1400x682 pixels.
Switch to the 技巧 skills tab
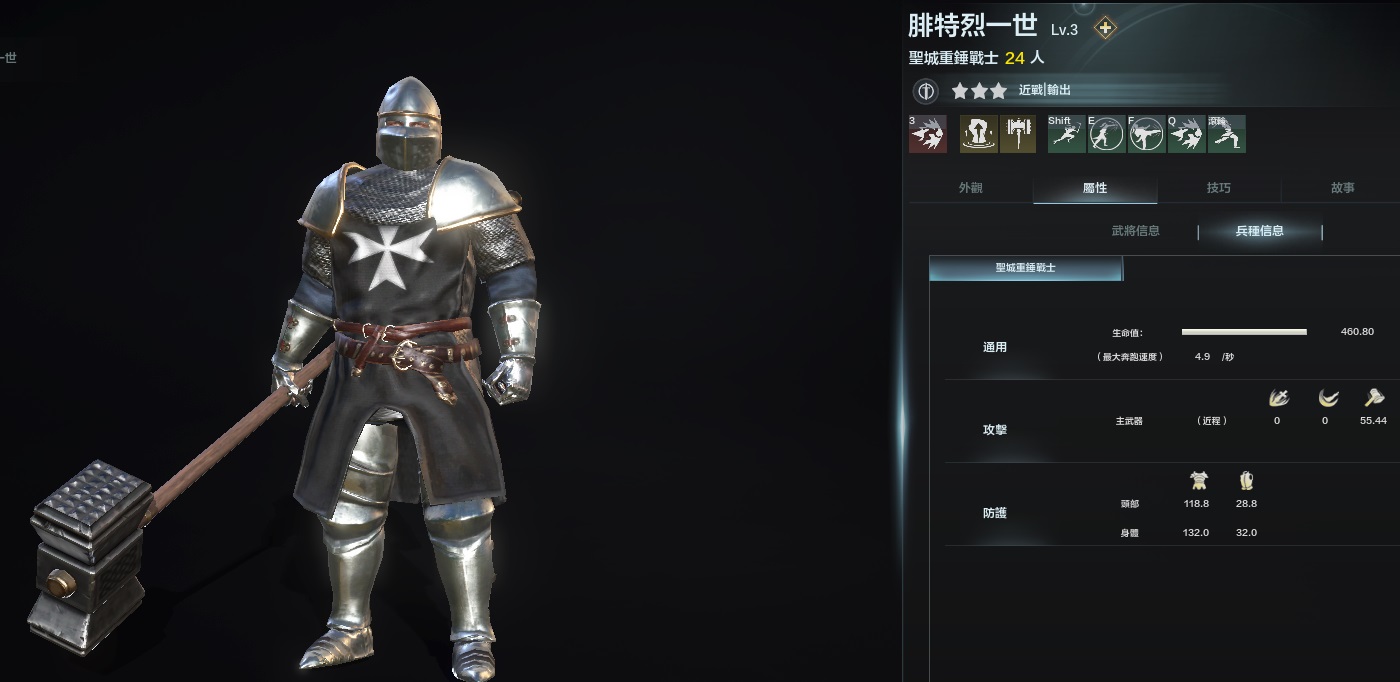click(x=1218, y=188)
